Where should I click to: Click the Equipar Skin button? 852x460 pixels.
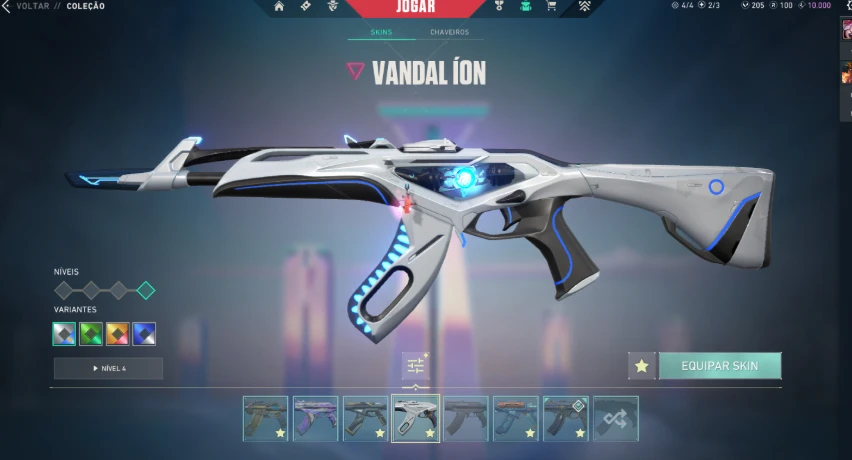(x=719, y=366)
